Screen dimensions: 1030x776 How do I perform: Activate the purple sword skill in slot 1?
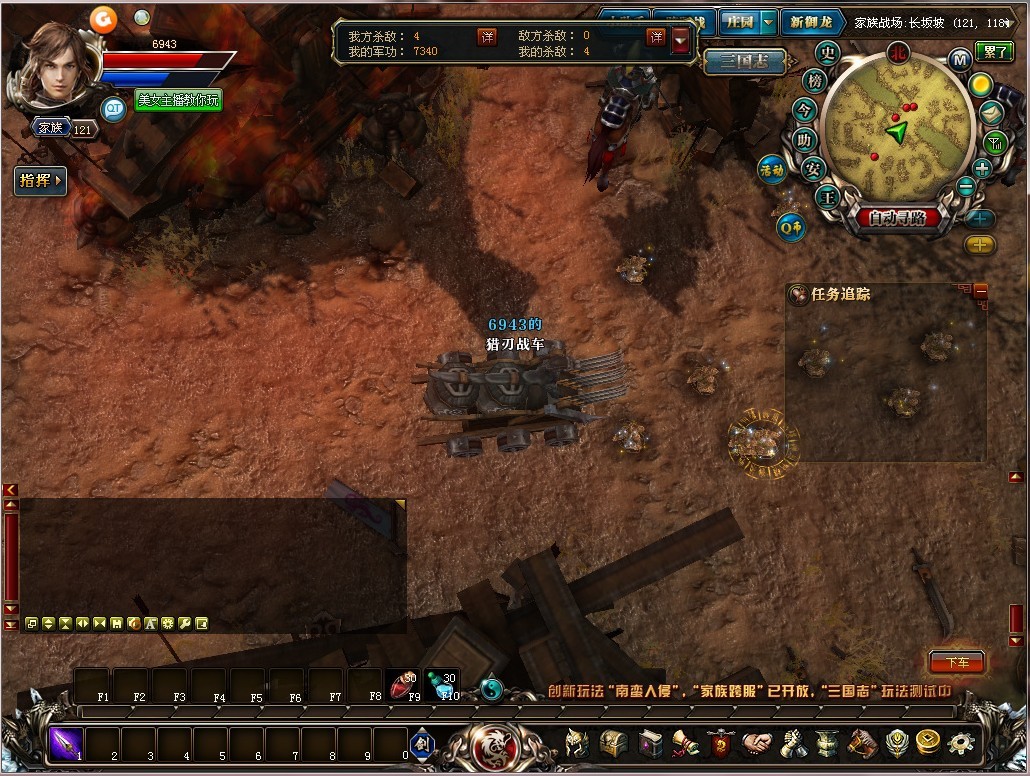click(x=66, y=742)
